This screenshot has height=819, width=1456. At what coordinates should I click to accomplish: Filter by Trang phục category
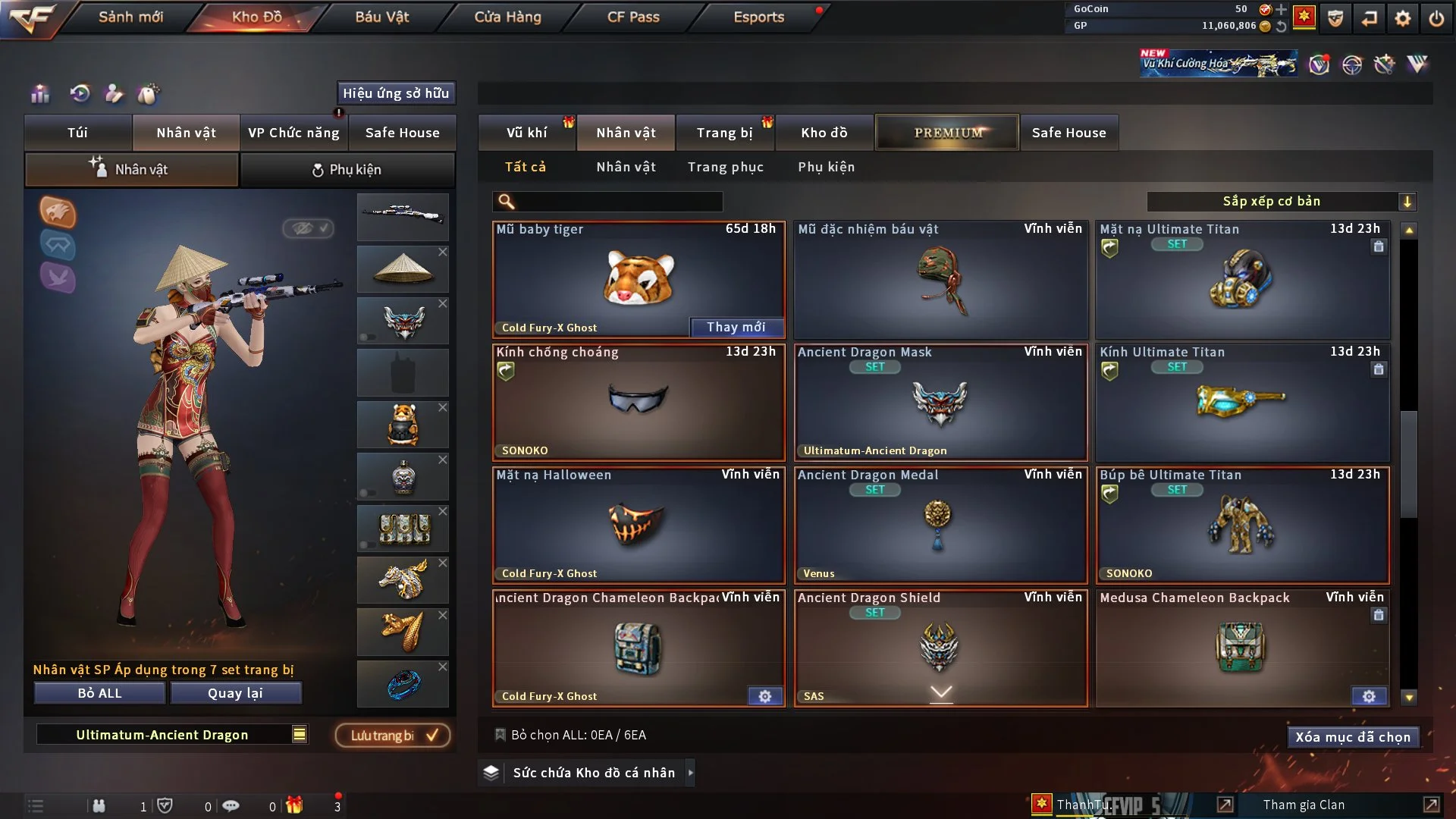725,167
